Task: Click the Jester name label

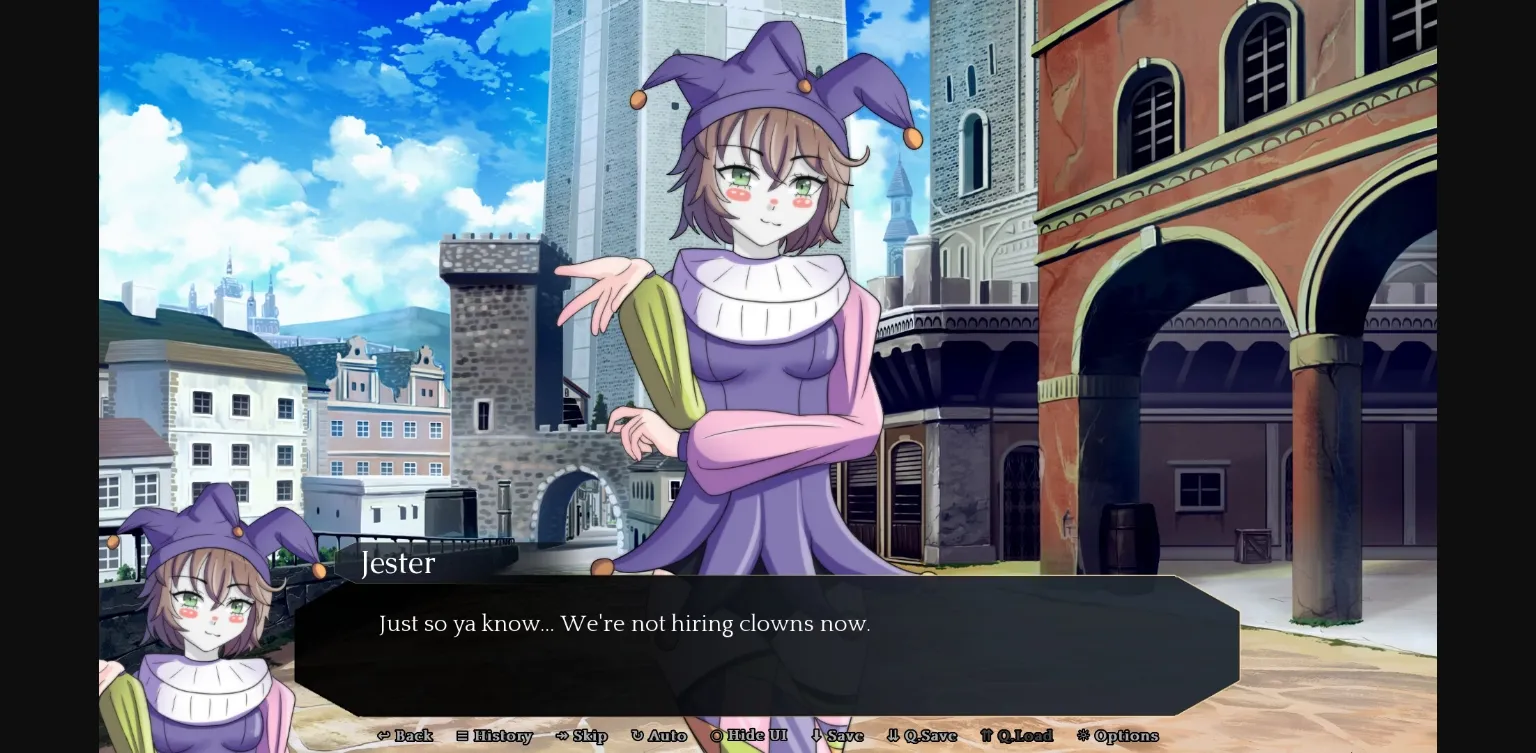Action: pyautogui.click(x=398, y=563)
